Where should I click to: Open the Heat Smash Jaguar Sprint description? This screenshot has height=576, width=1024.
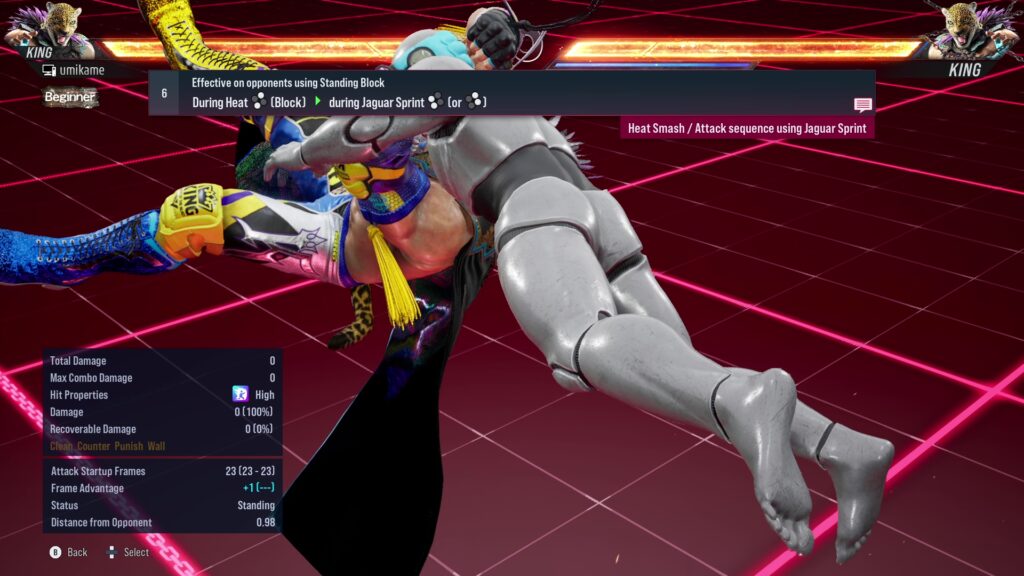coord(746,128)
